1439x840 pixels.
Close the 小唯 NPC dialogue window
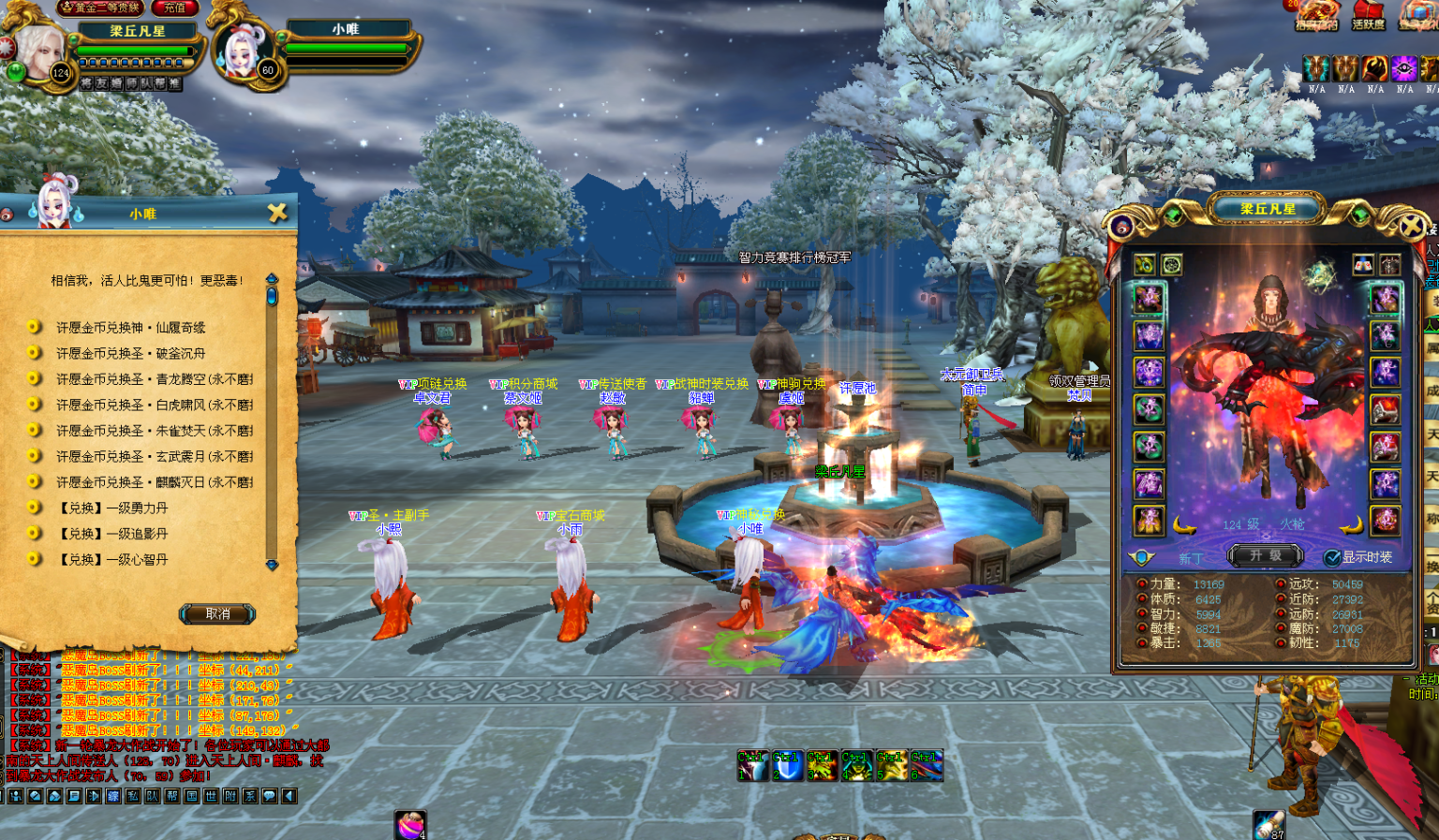click(277, 213)
